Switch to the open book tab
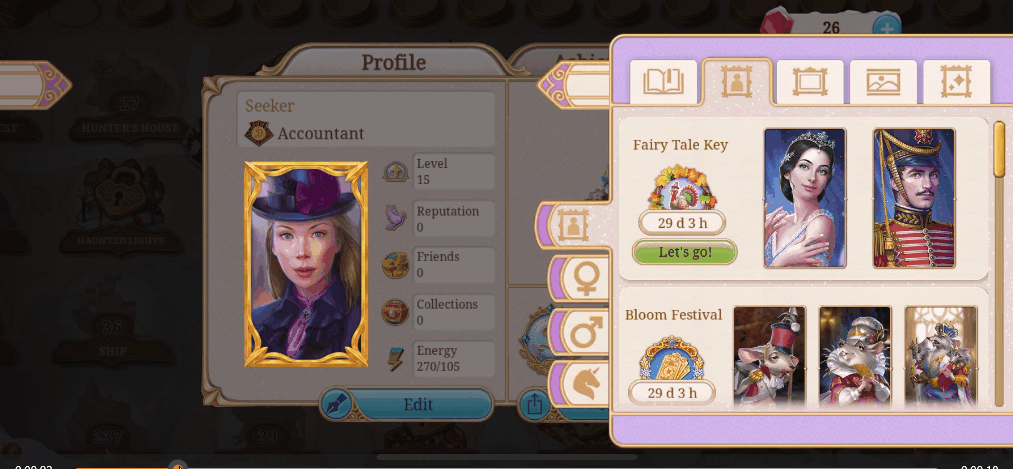This screenshot has width=1013, height=469. click(x=663, y=81)
